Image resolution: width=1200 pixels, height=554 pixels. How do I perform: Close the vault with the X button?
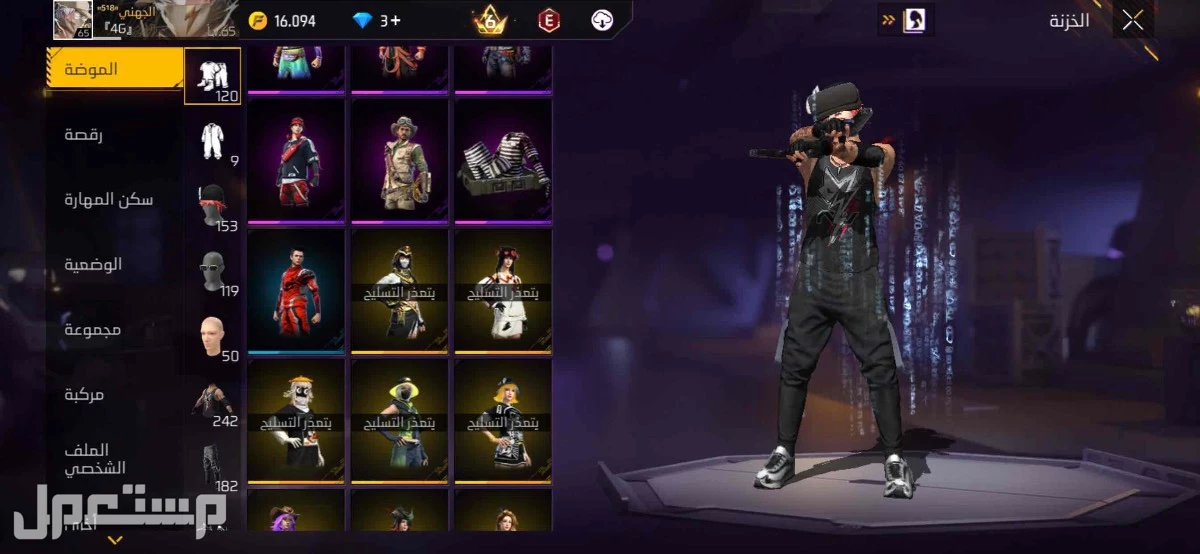click(x=1132, y=21)
